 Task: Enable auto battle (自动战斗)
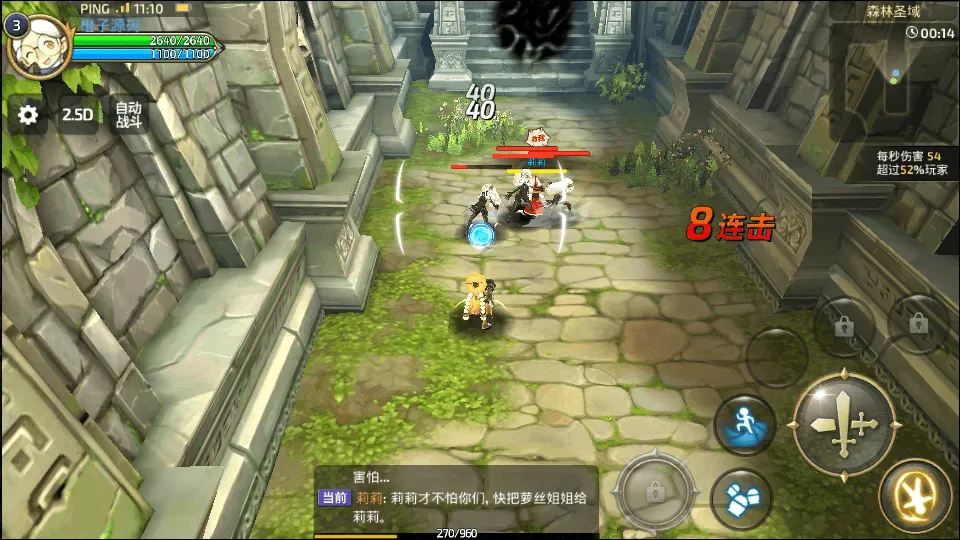click(129, 115)
